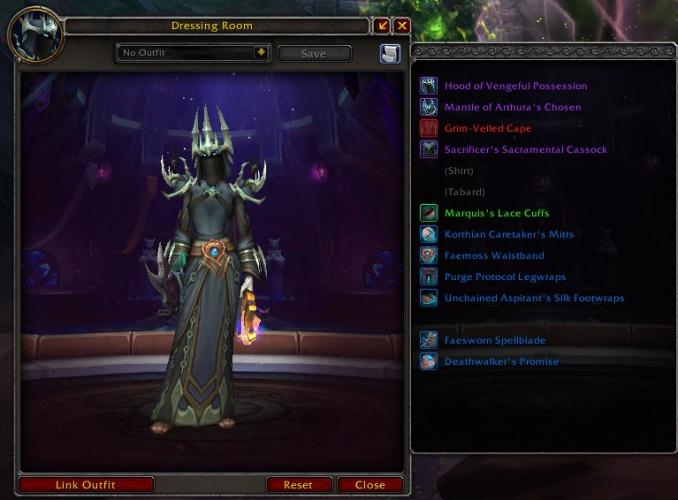Screen dimensions: 678x500
Task: Select Sacrificer's Sacramental Cassock
Action: click(525, 149)
